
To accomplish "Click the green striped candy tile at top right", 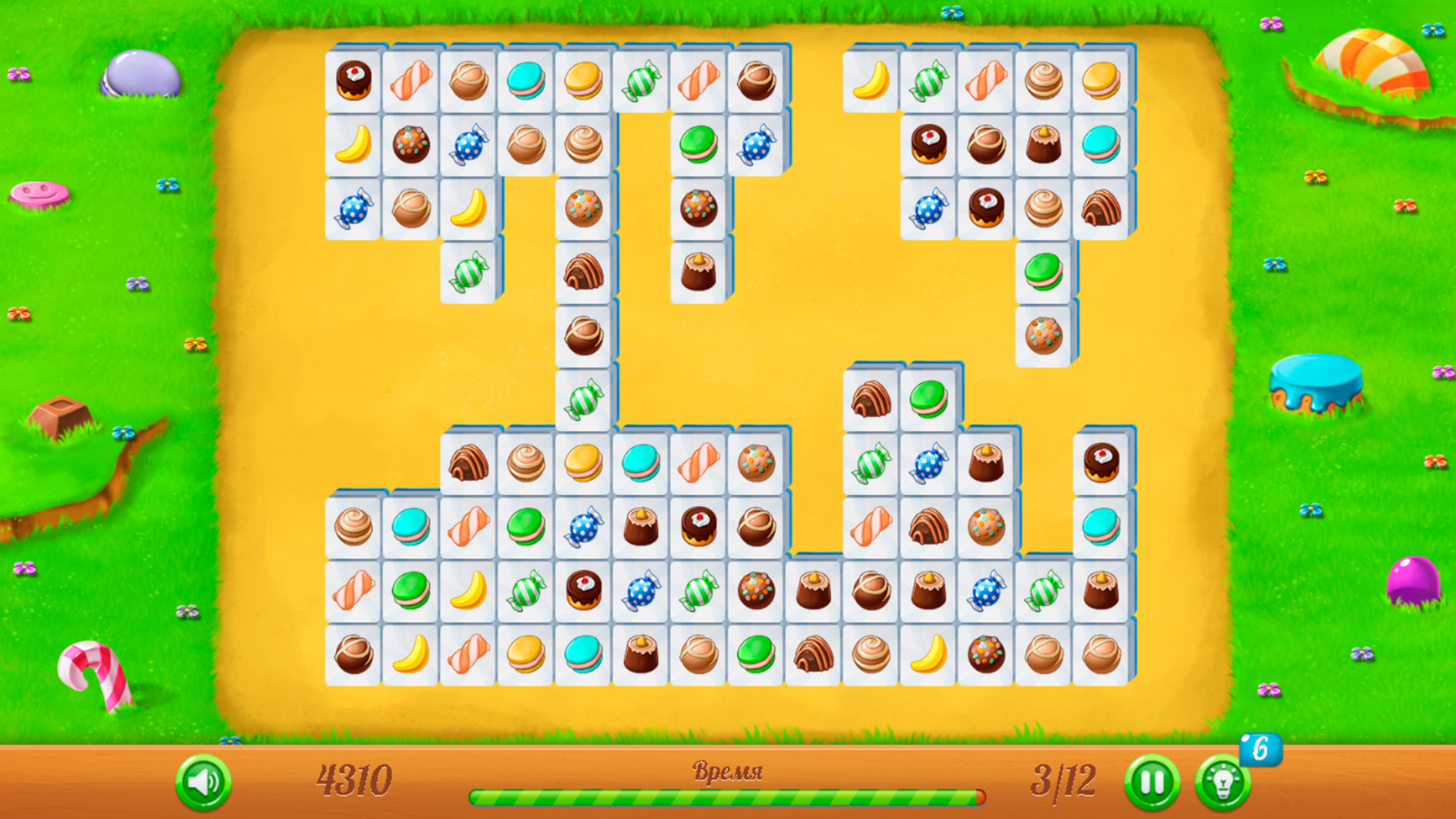I will pyautogui.click(x=929, y=80).
